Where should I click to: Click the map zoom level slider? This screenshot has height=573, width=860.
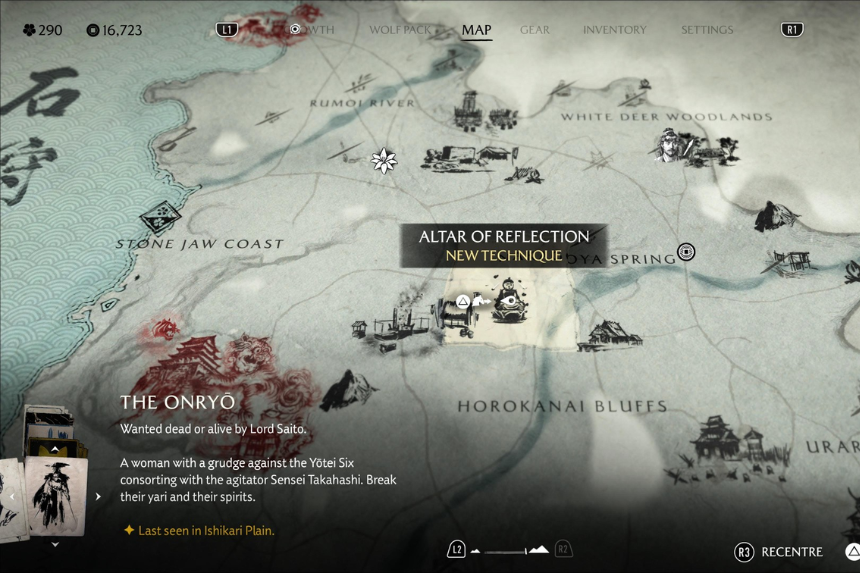510,550
